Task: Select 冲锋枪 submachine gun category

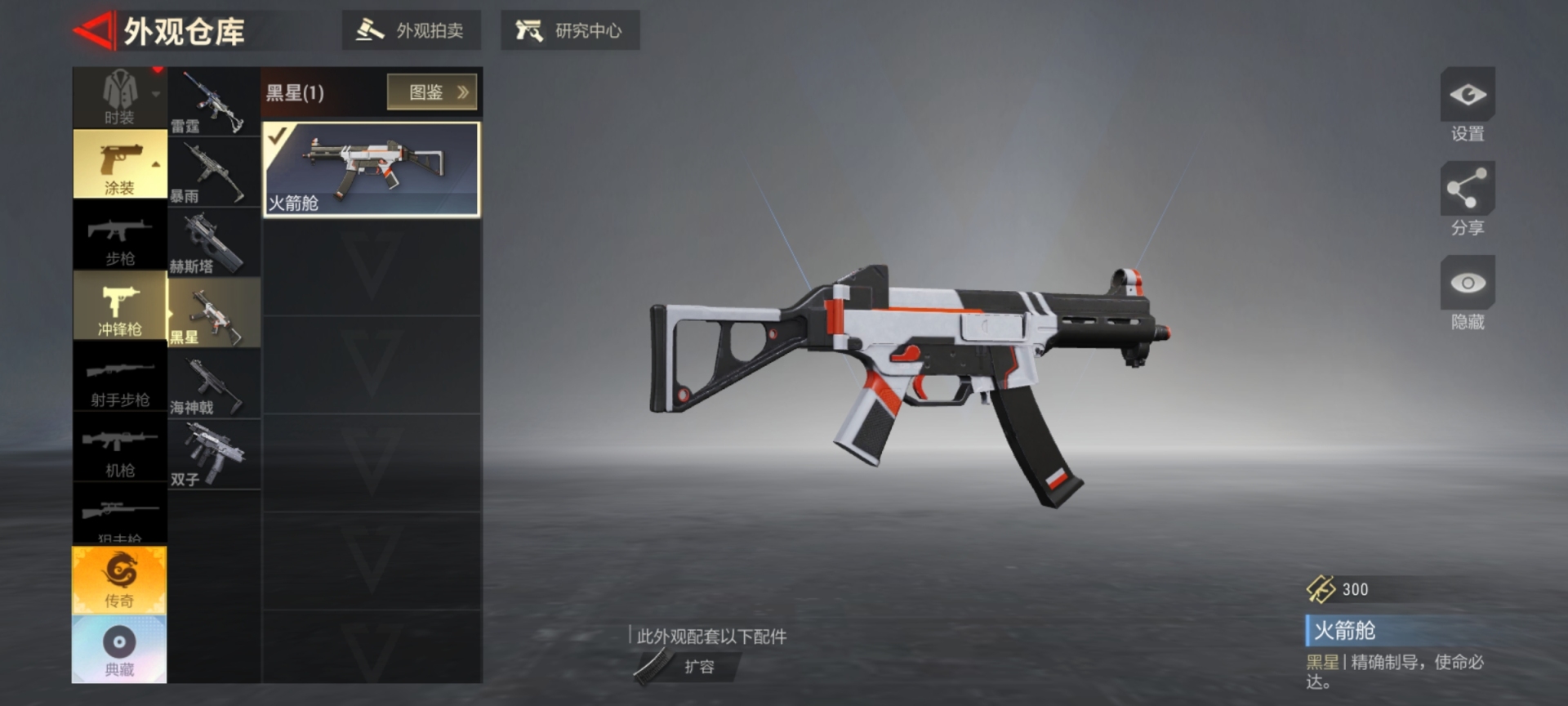Action: coord(119,306)
